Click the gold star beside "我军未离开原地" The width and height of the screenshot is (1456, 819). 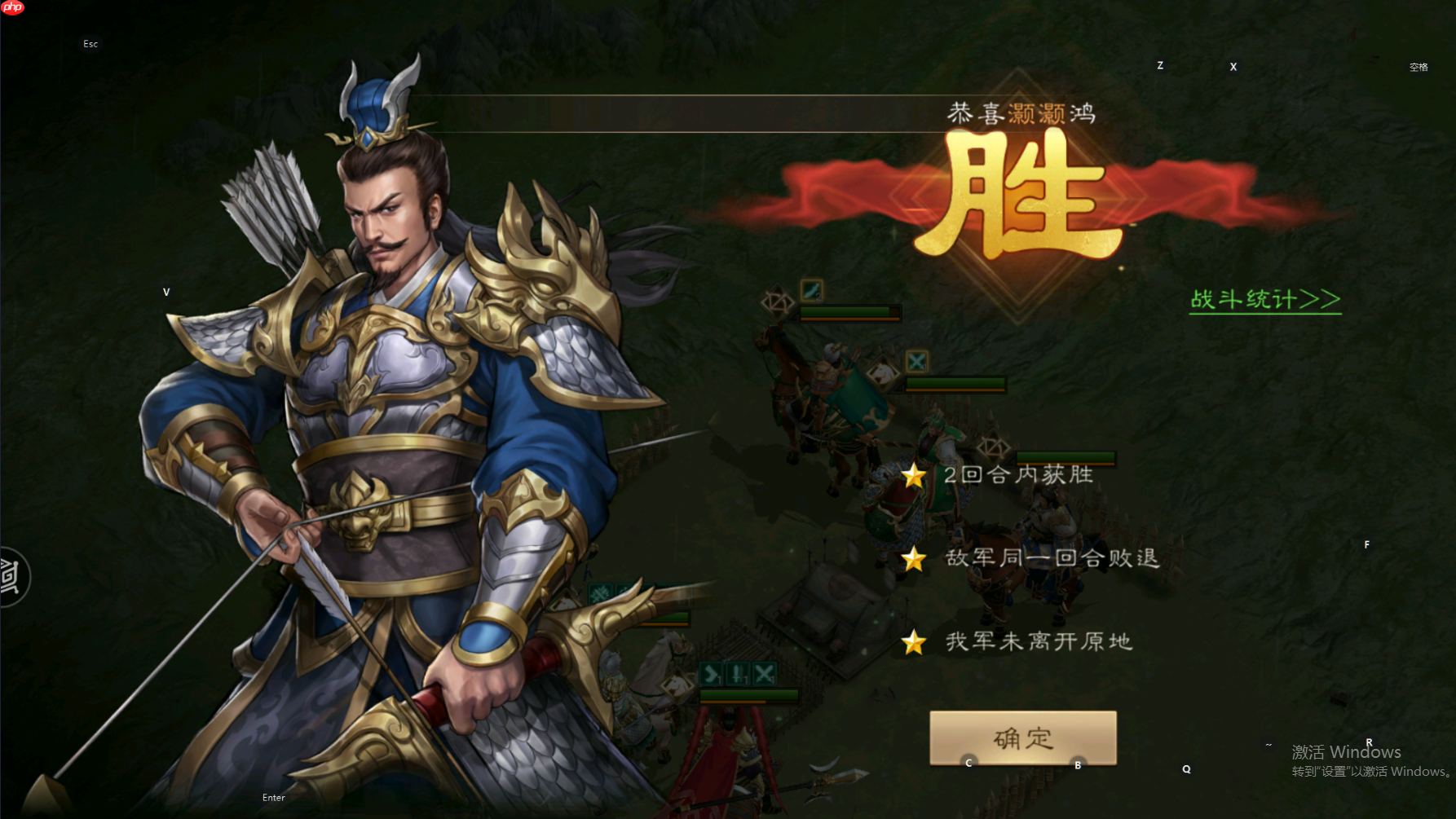click(x=913, y=643)
